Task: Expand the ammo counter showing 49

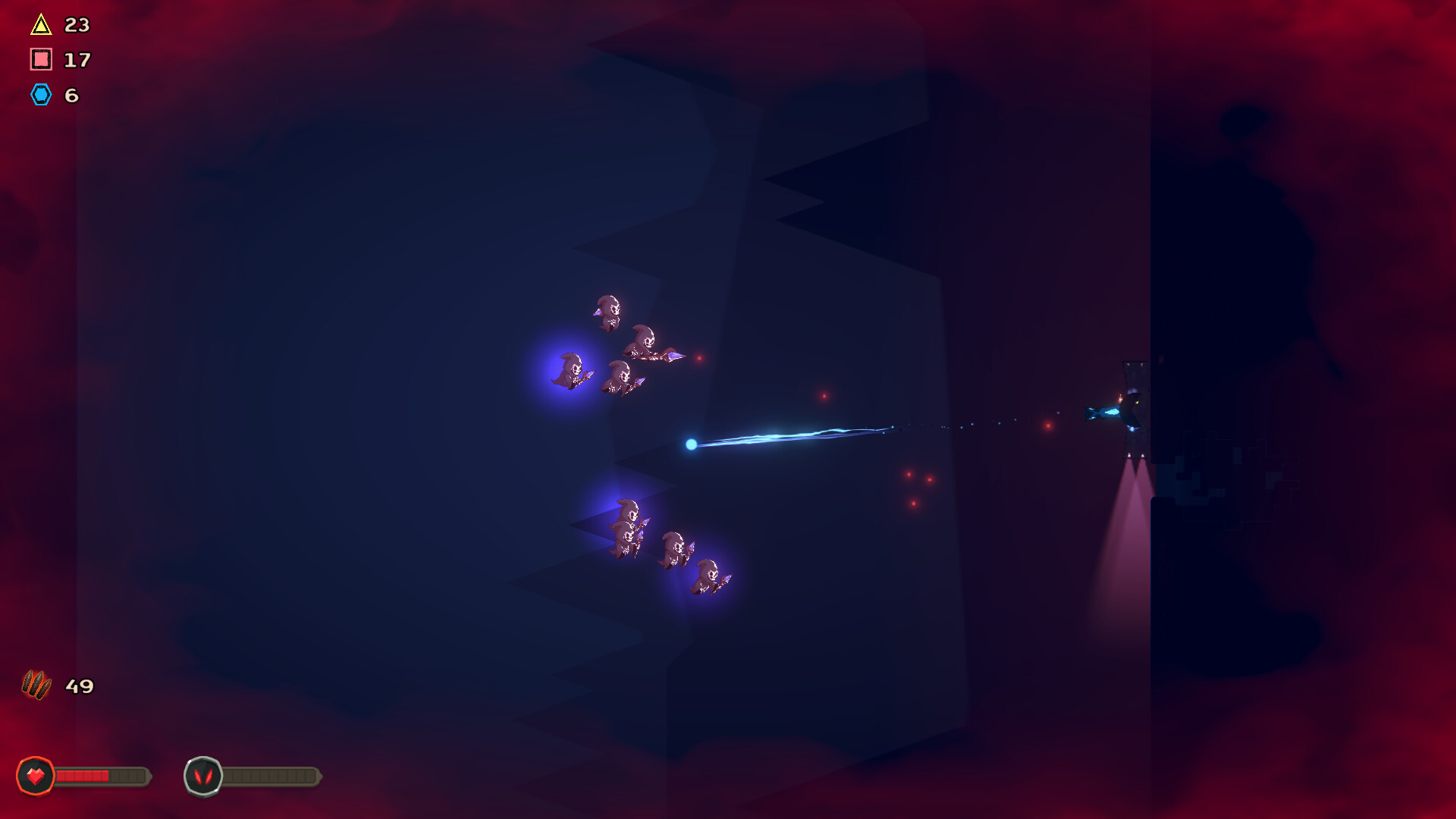Action: [79, 687]
